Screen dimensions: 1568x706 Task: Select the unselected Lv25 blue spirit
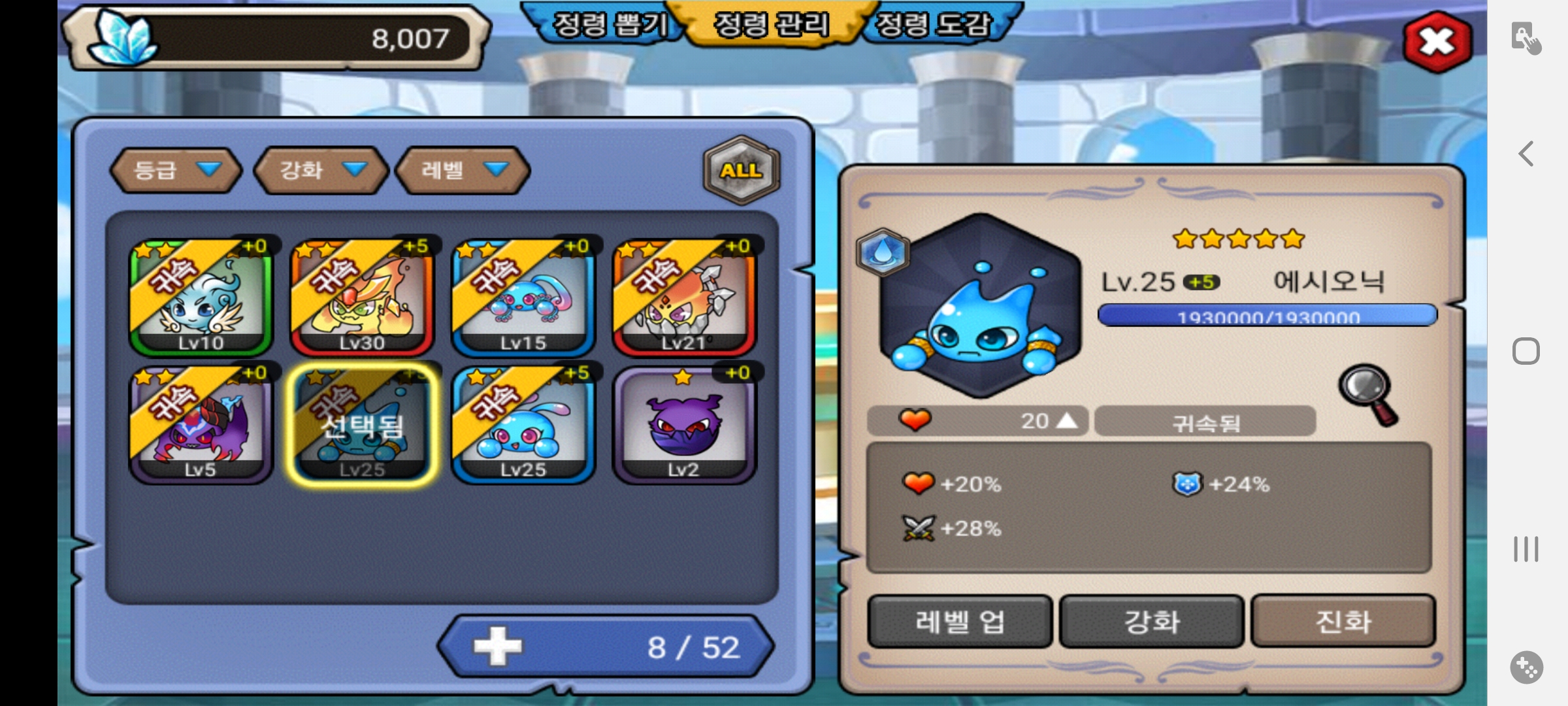coord(523,424)
